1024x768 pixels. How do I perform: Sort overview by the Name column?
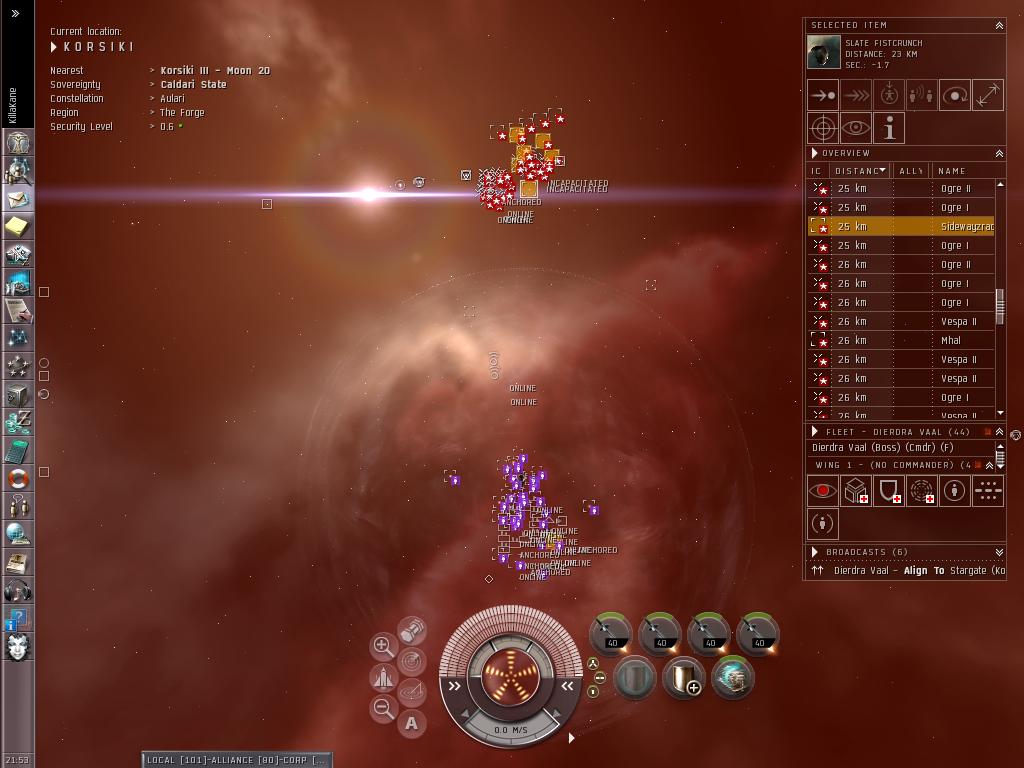pos(960,171)
